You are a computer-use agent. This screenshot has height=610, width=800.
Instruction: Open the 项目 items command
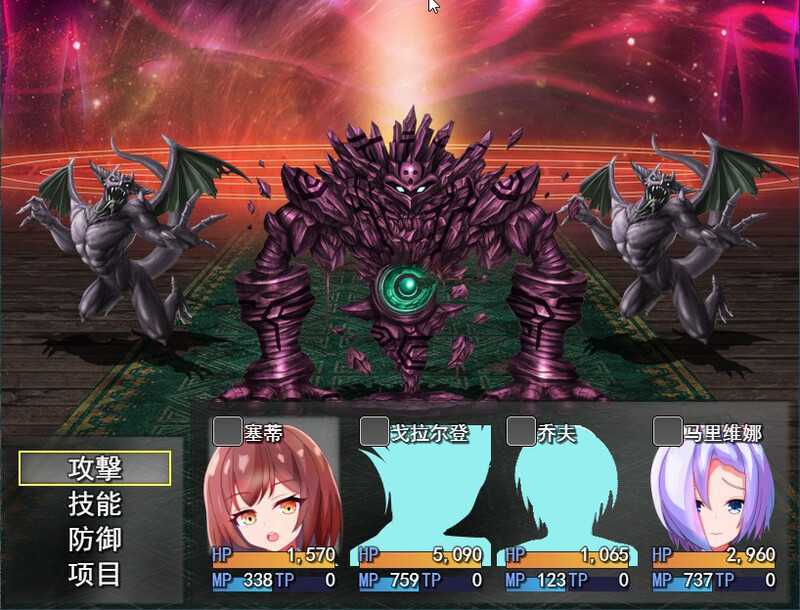click(95, 574)
